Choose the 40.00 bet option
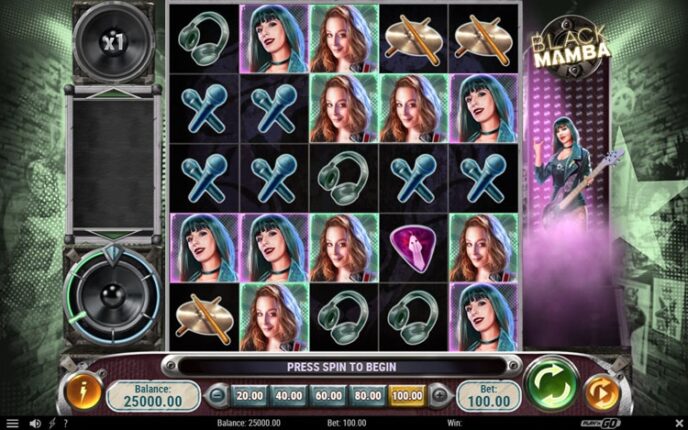688x430 pixels. pos(289,396)
